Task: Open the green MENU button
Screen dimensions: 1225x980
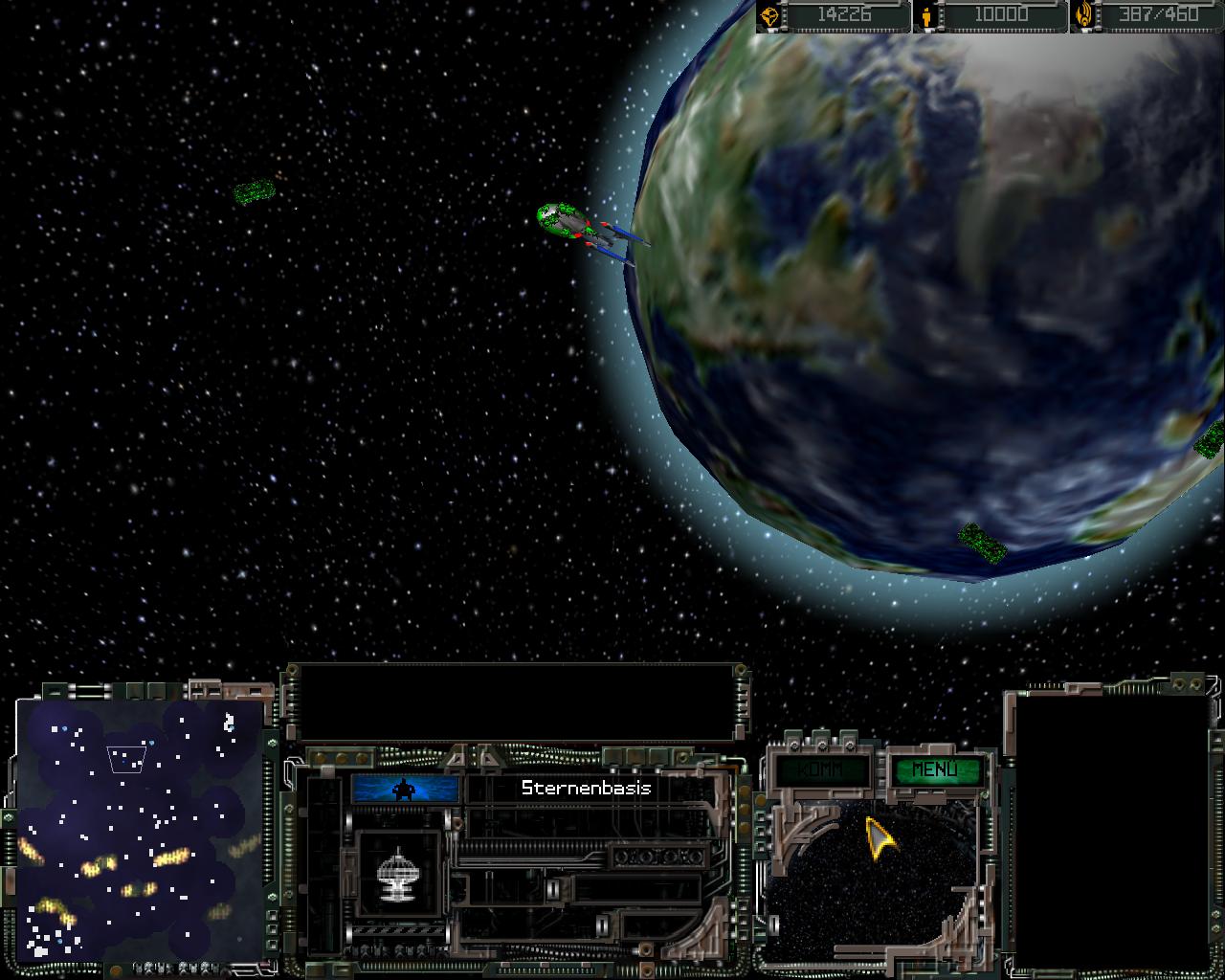Action: click(x=934, y=769)
